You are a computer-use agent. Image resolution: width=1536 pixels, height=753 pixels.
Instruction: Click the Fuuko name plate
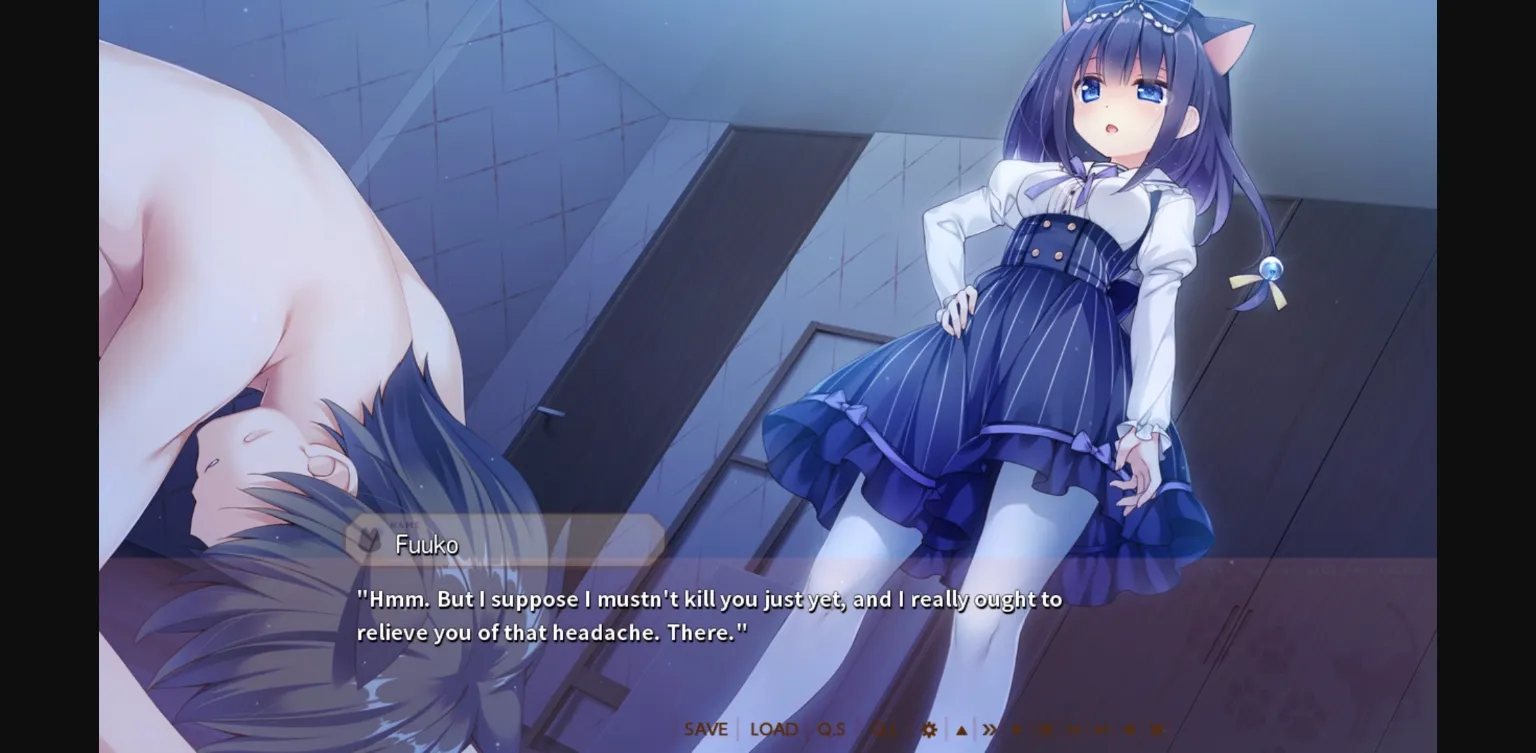click(x=428, y=546)
